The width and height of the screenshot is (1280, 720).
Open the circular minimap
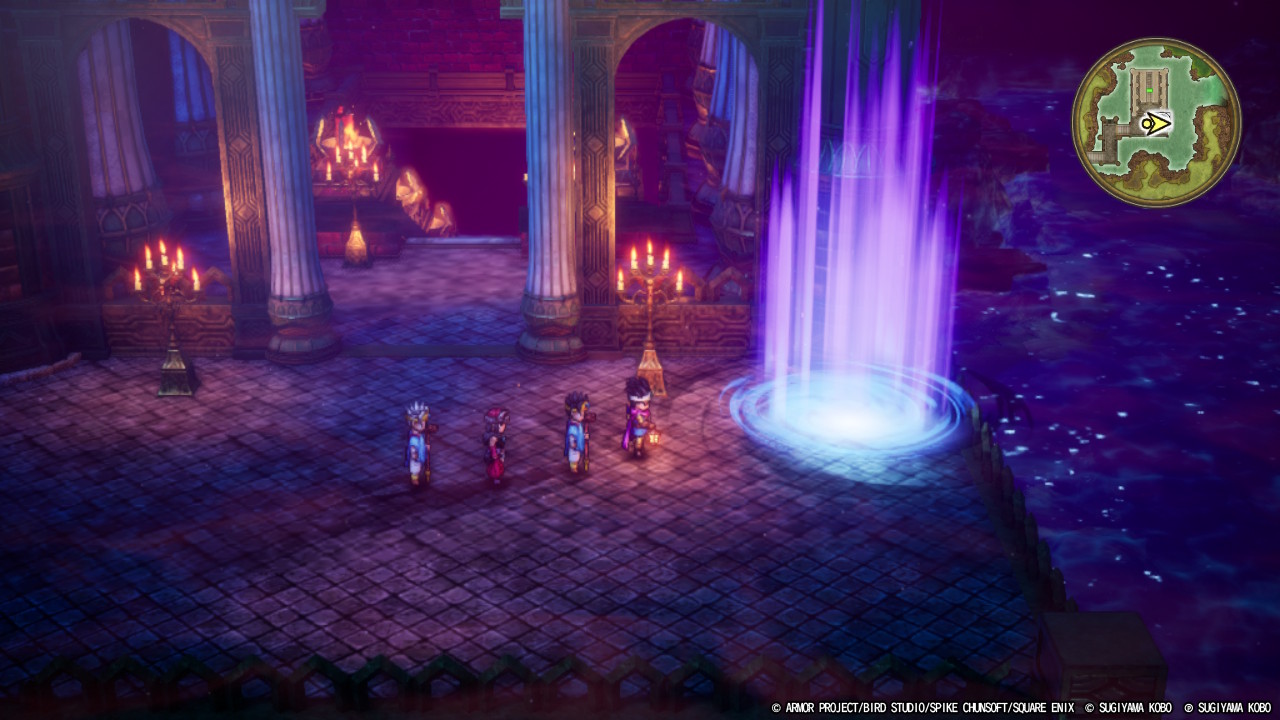click(x=1156, y=122)
